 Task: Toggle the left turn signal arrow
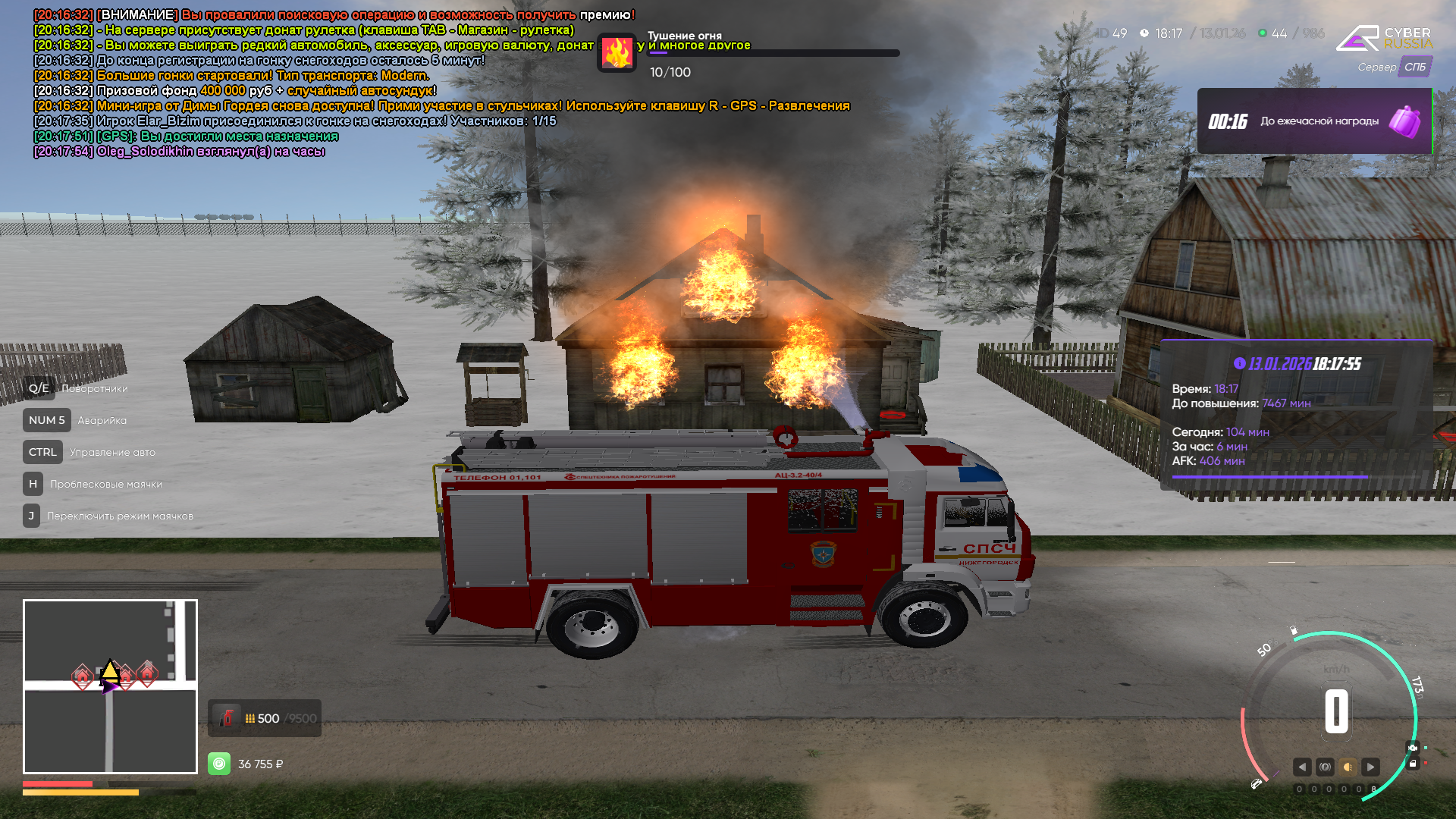tap(1302, 767)
